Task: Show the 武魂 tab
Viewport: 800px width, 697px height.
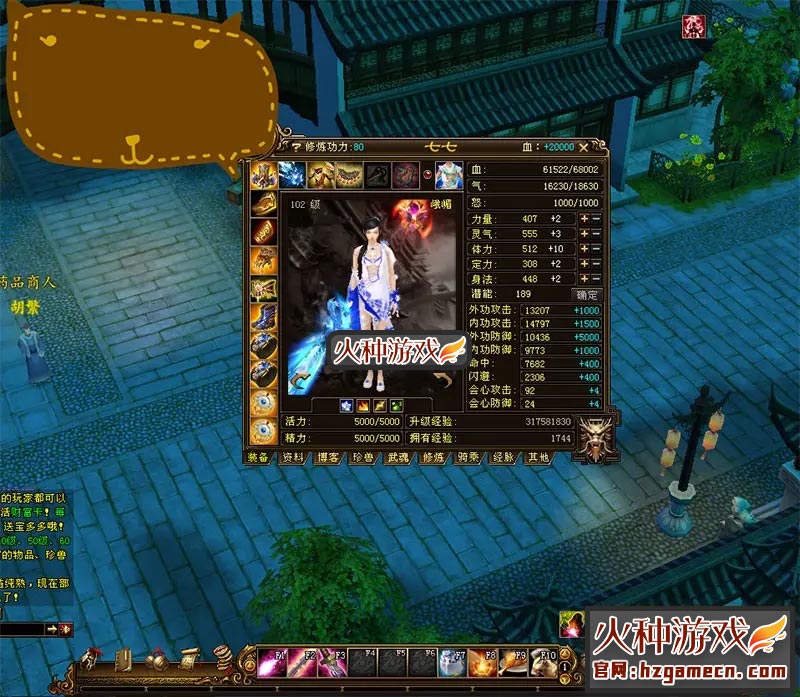Action: [x=396, y=457]
